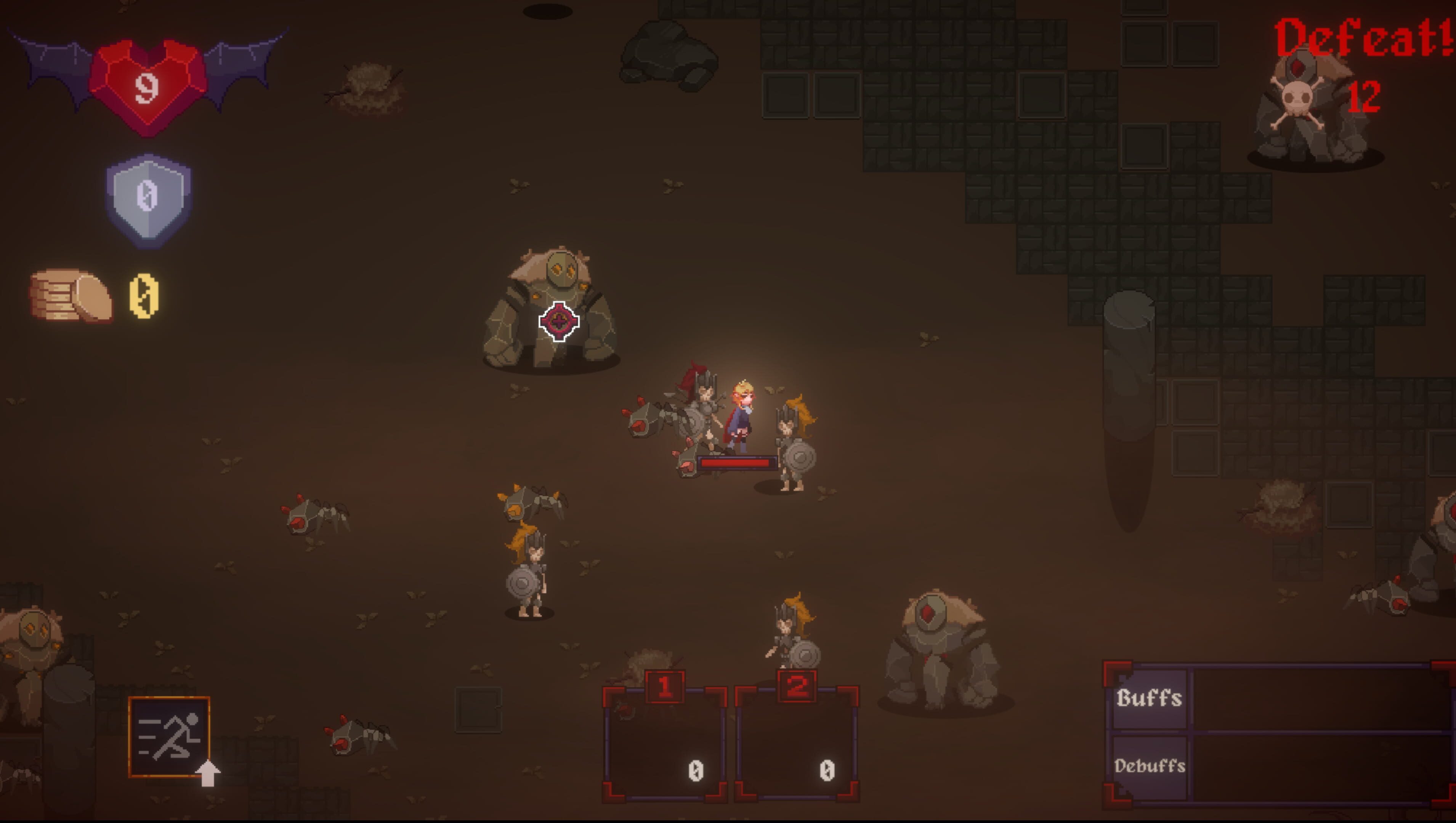Open the Debuffs panel label
The width and height of the screenshot is (1456, 823).
point(1149,767)
